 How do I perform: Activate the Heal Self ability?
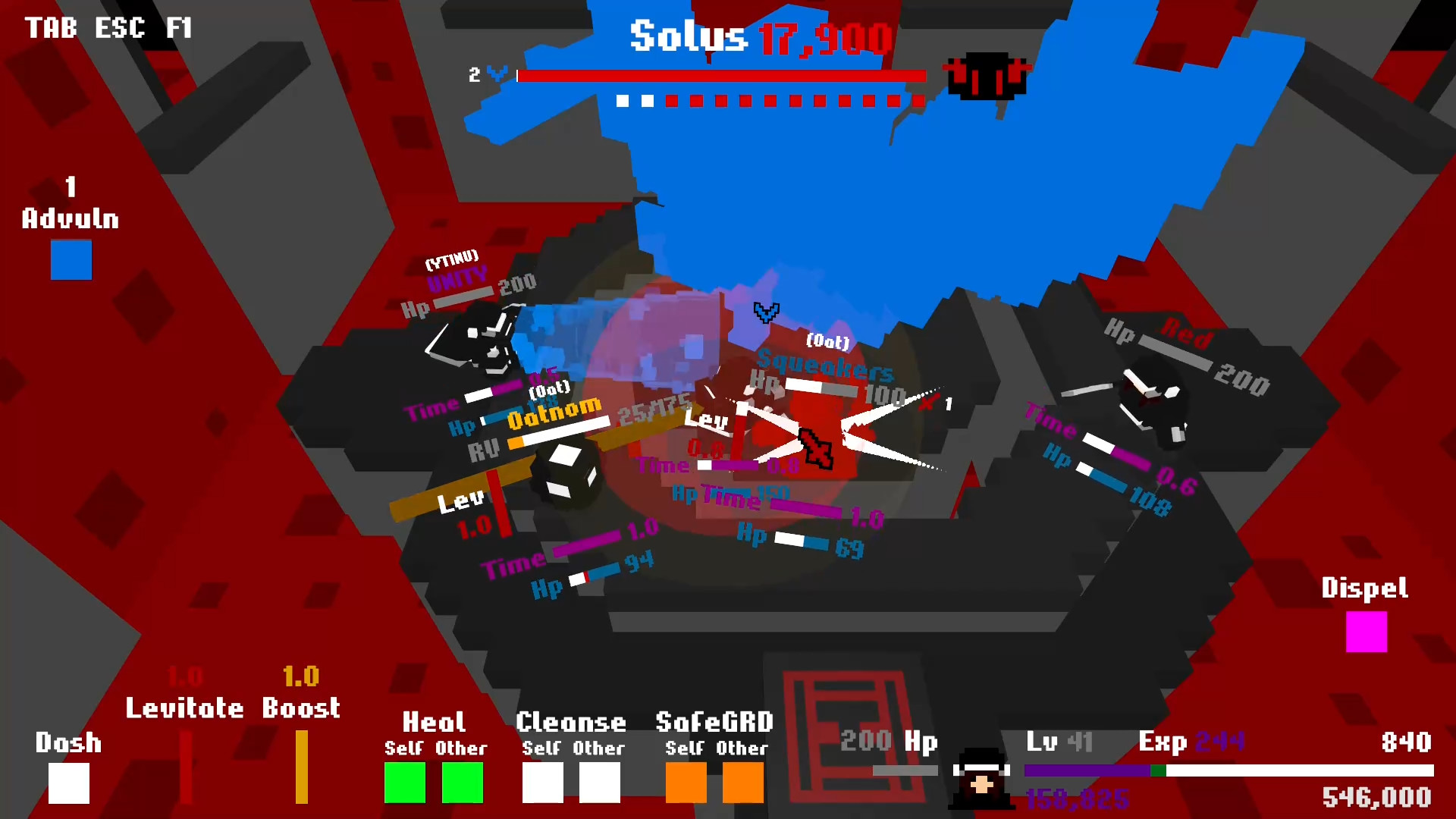(x=405, y=783)
